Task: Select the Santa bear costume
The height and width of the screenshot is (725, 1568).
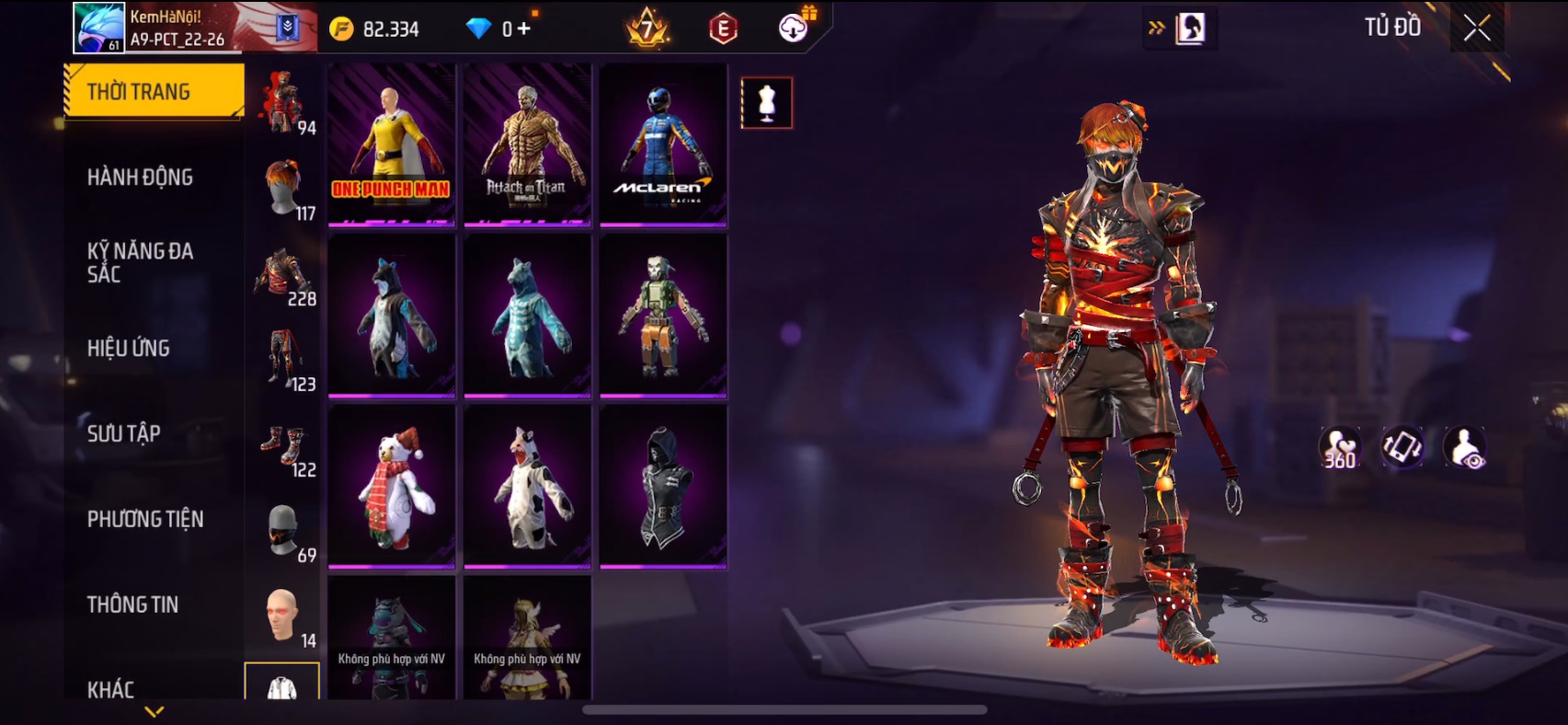Action: 392,487
